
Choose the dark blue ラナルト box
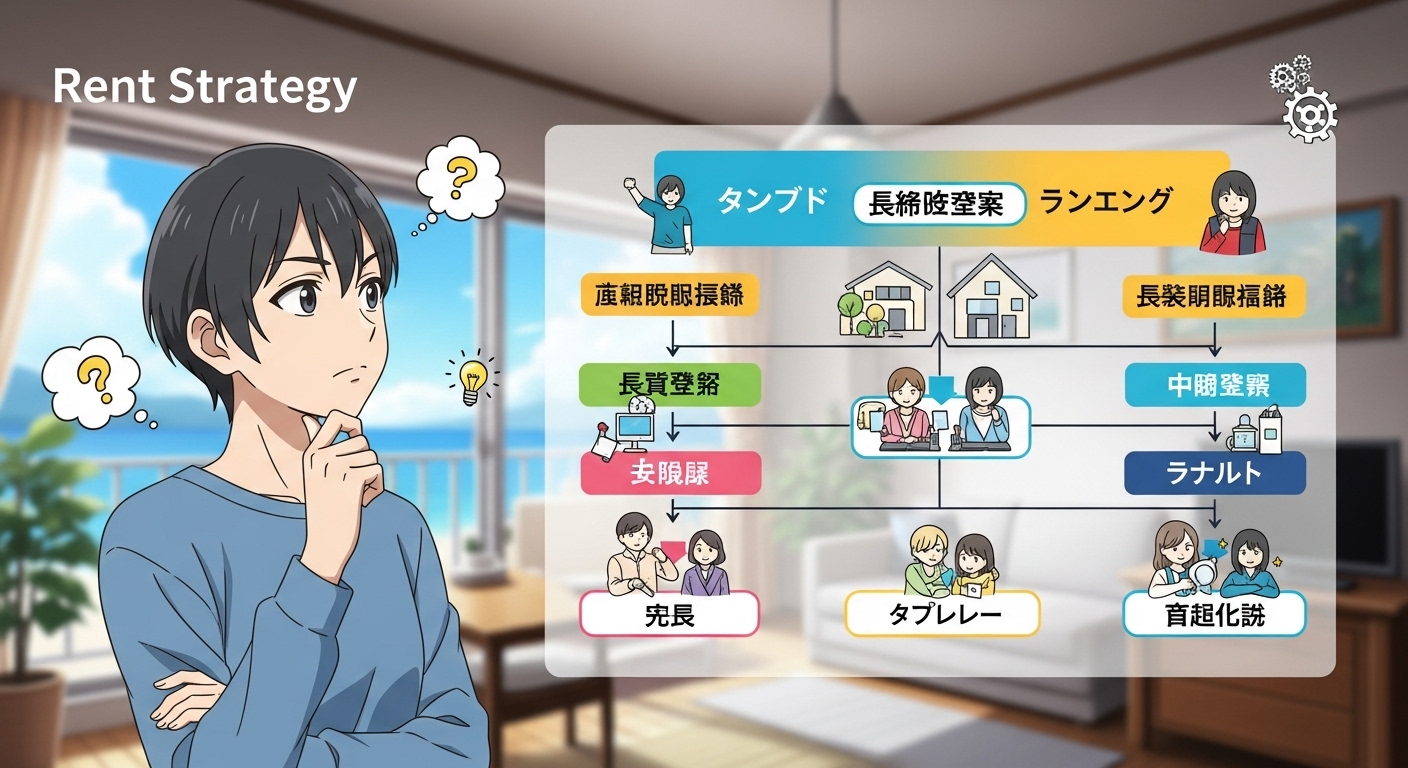point(1215,473)
